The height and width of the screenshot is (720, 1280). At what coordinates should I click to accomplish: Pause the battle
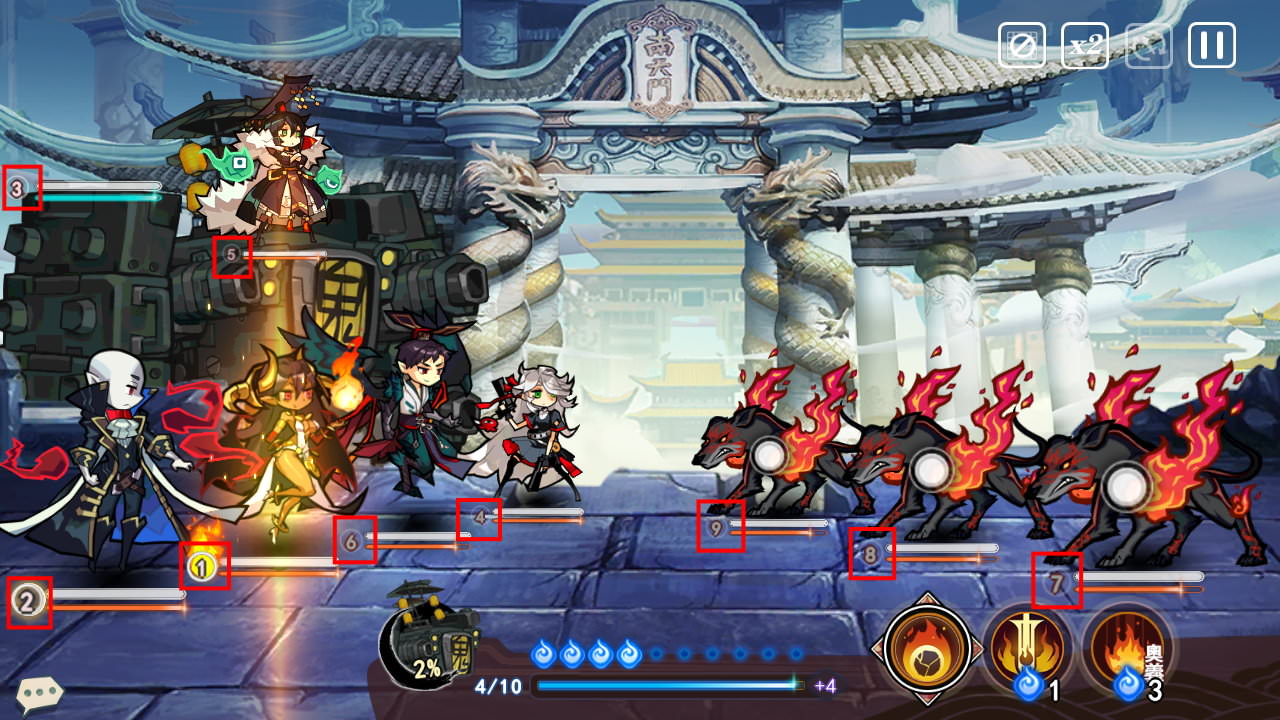coord(1211,45)
